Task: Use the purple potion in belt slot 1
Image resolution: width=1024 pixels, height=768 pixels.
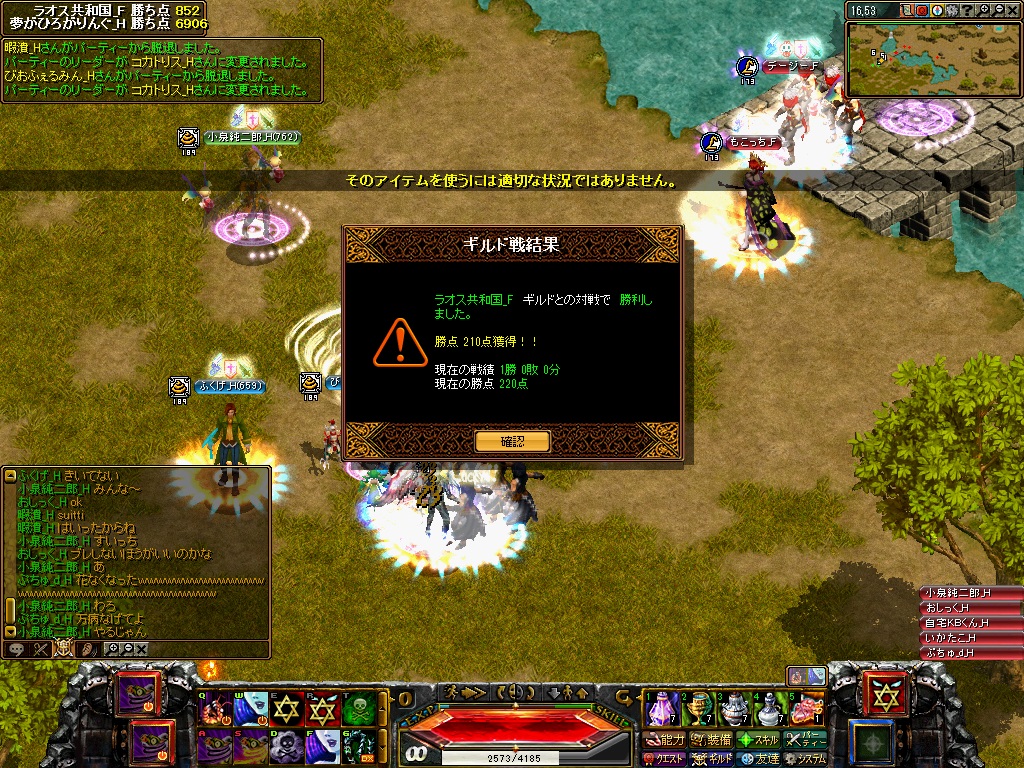Action: 659,709
